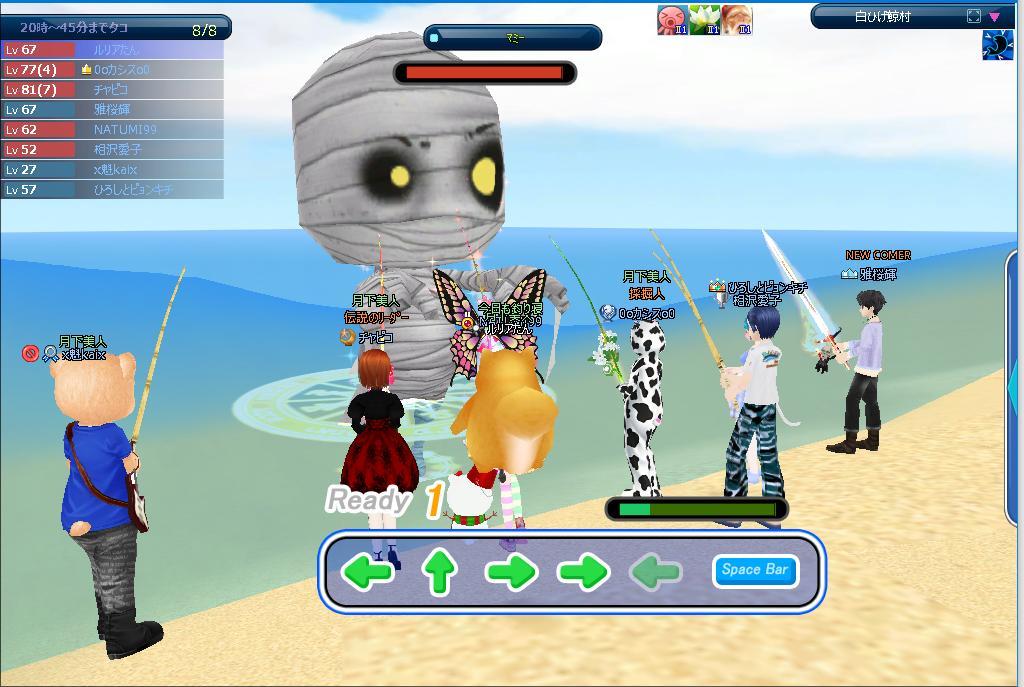The image size is (1024, 687).
Task: Click the party title bar 20時~45分までタコ
Action: point(115,27)
